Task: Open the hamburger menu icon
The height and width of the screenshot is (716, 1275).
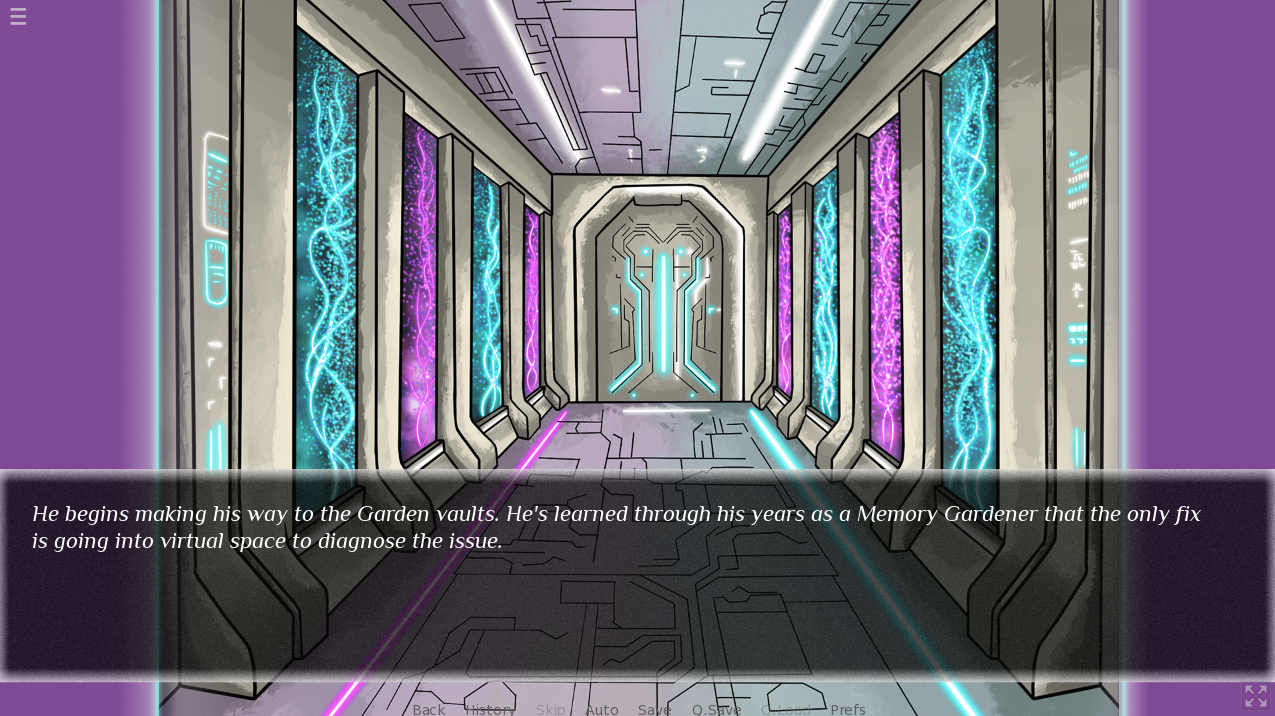Action: 18,16
